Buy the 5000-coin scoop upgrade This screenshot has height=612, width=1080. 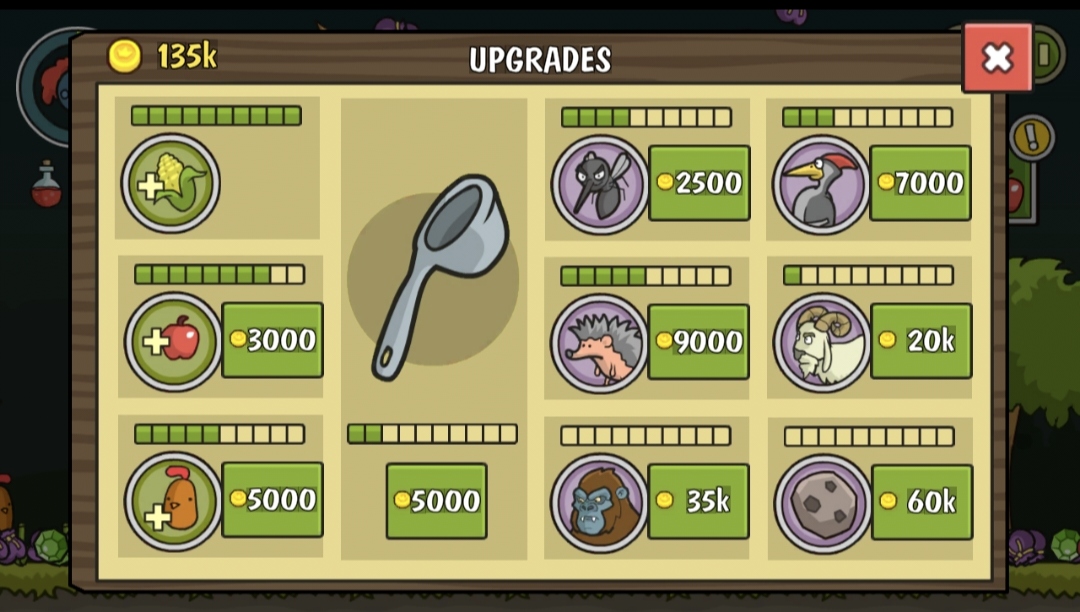pyautogui.click(x=436, y=500)
